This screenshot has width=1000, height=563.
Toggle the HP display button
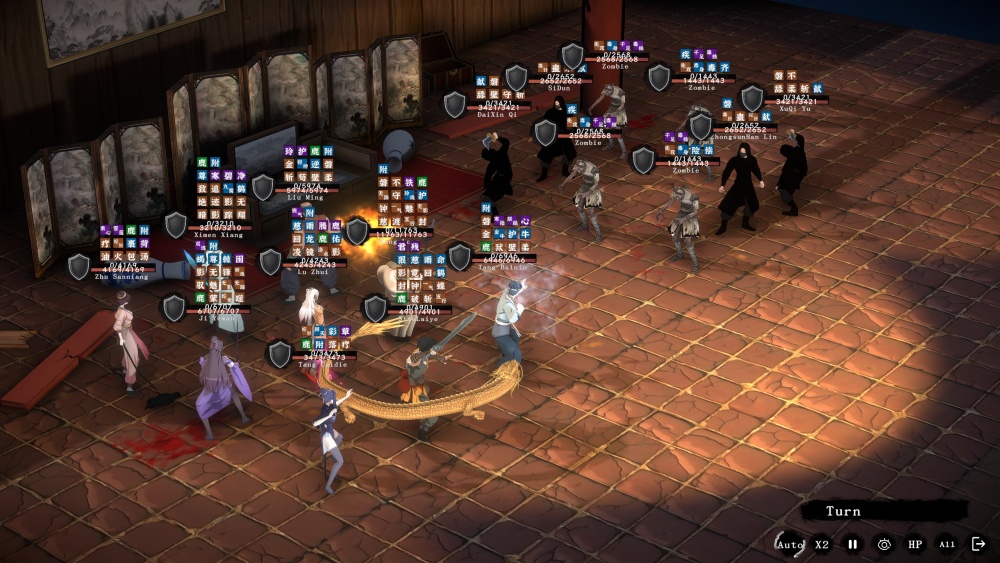tap(915, 544)
